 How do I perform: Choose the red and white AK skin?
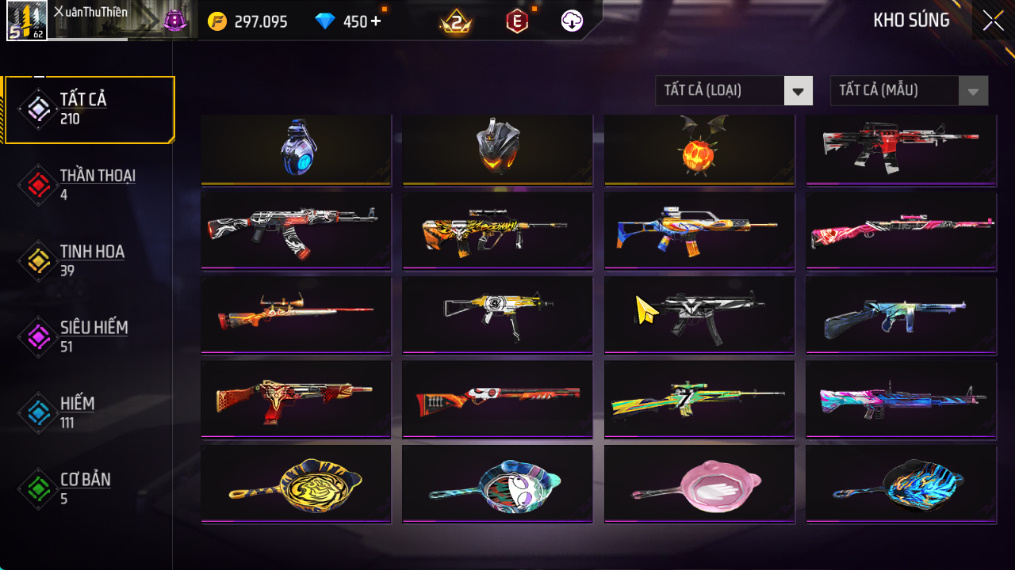(x=296, y=230)
